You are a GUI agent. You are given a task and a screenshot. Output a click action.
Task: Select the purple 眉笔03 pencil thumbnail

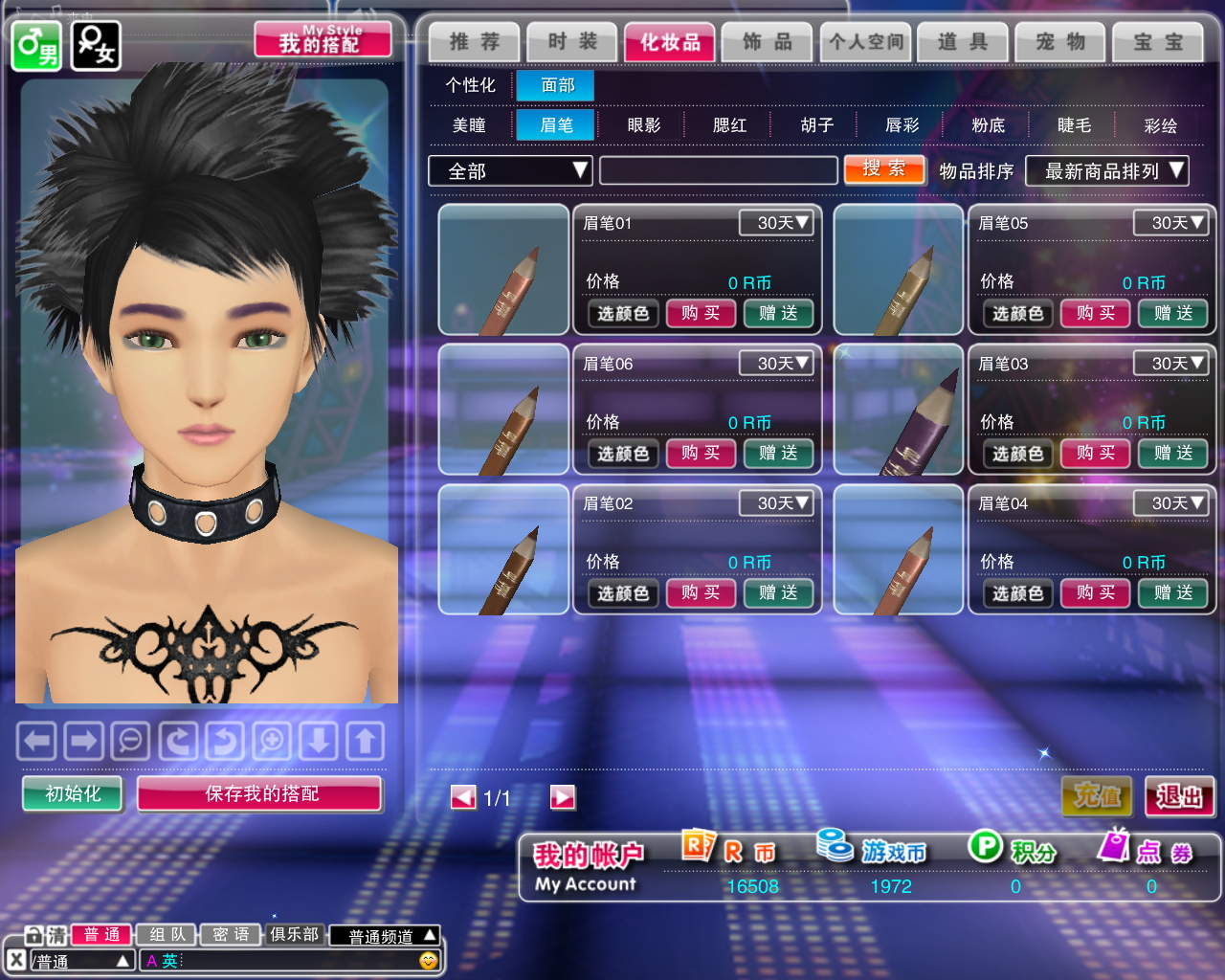[x=898, y=410]
